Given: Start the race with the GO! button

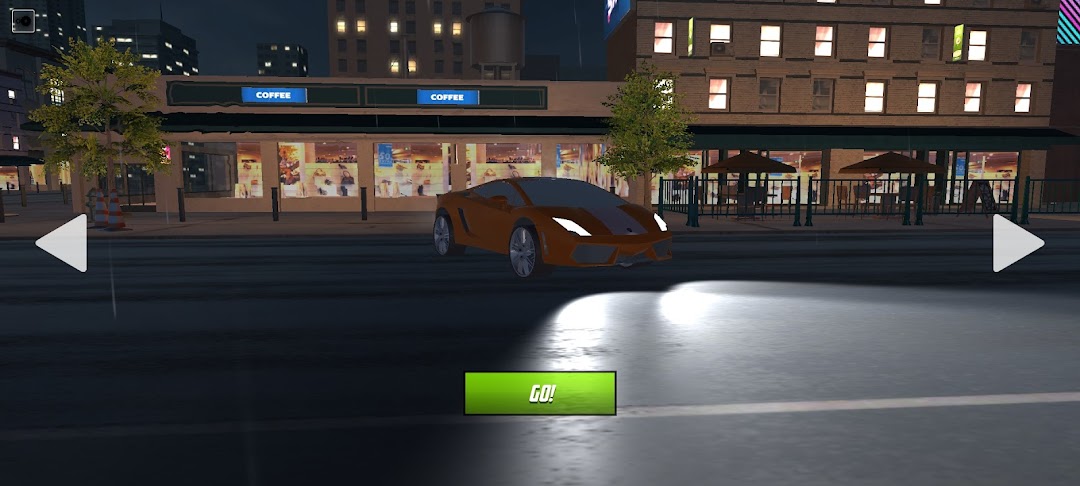Looking at the screenshot, I should [540, 393].
